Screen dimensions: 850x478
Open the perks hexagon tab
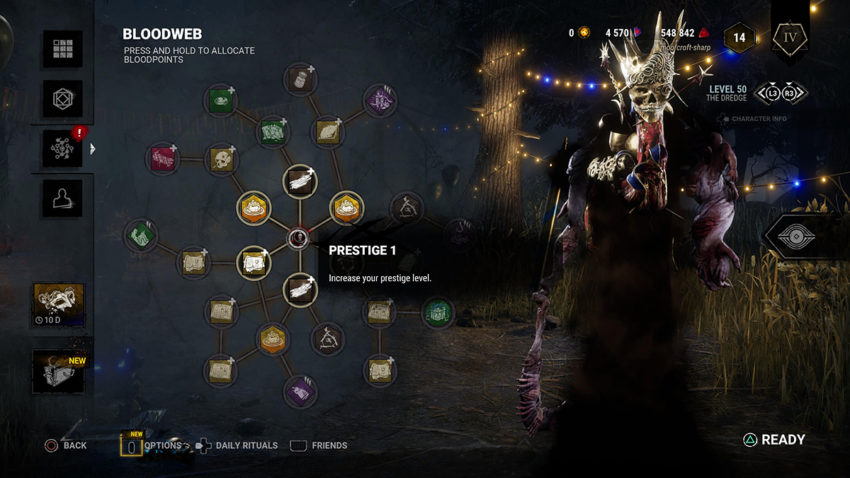[62, 98]
